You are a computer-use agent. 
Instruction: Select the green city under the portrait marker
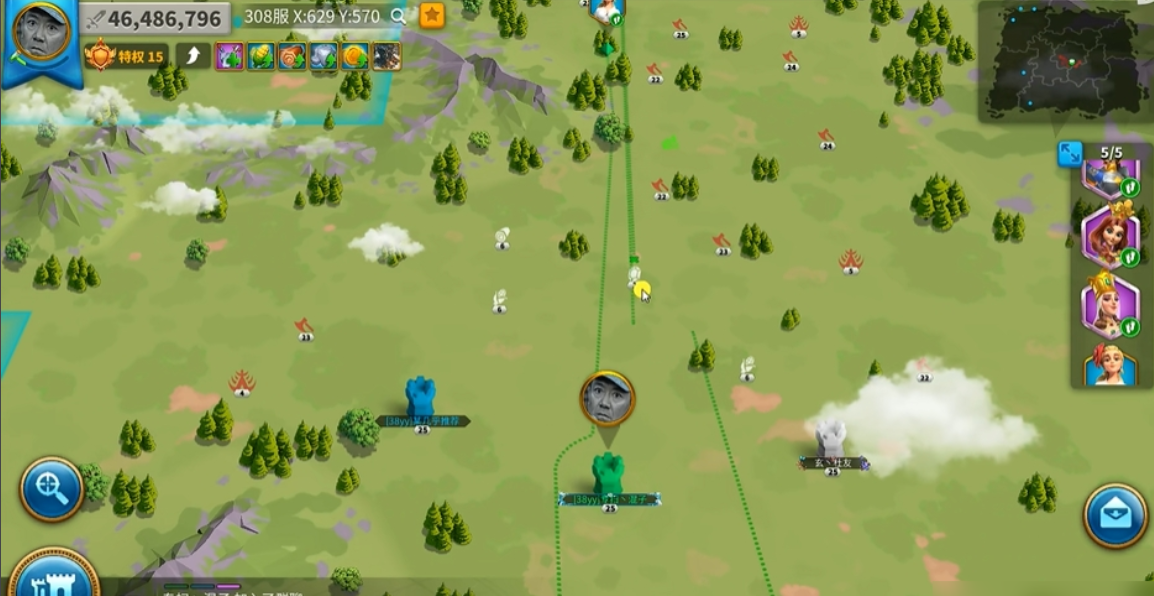point(607,475)
